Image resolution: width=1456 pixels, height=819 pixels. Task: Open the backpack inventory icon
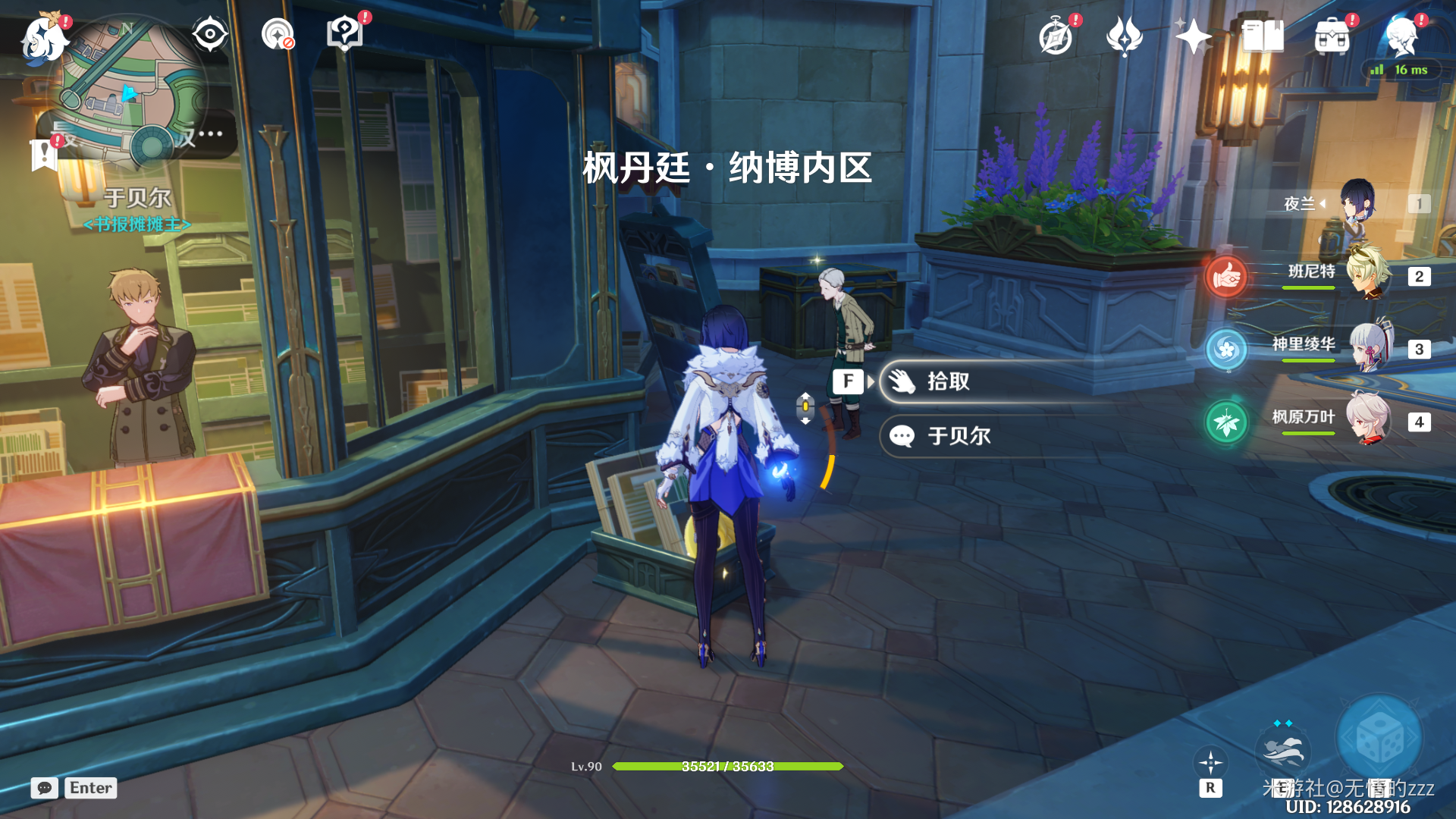[1332, 36]
